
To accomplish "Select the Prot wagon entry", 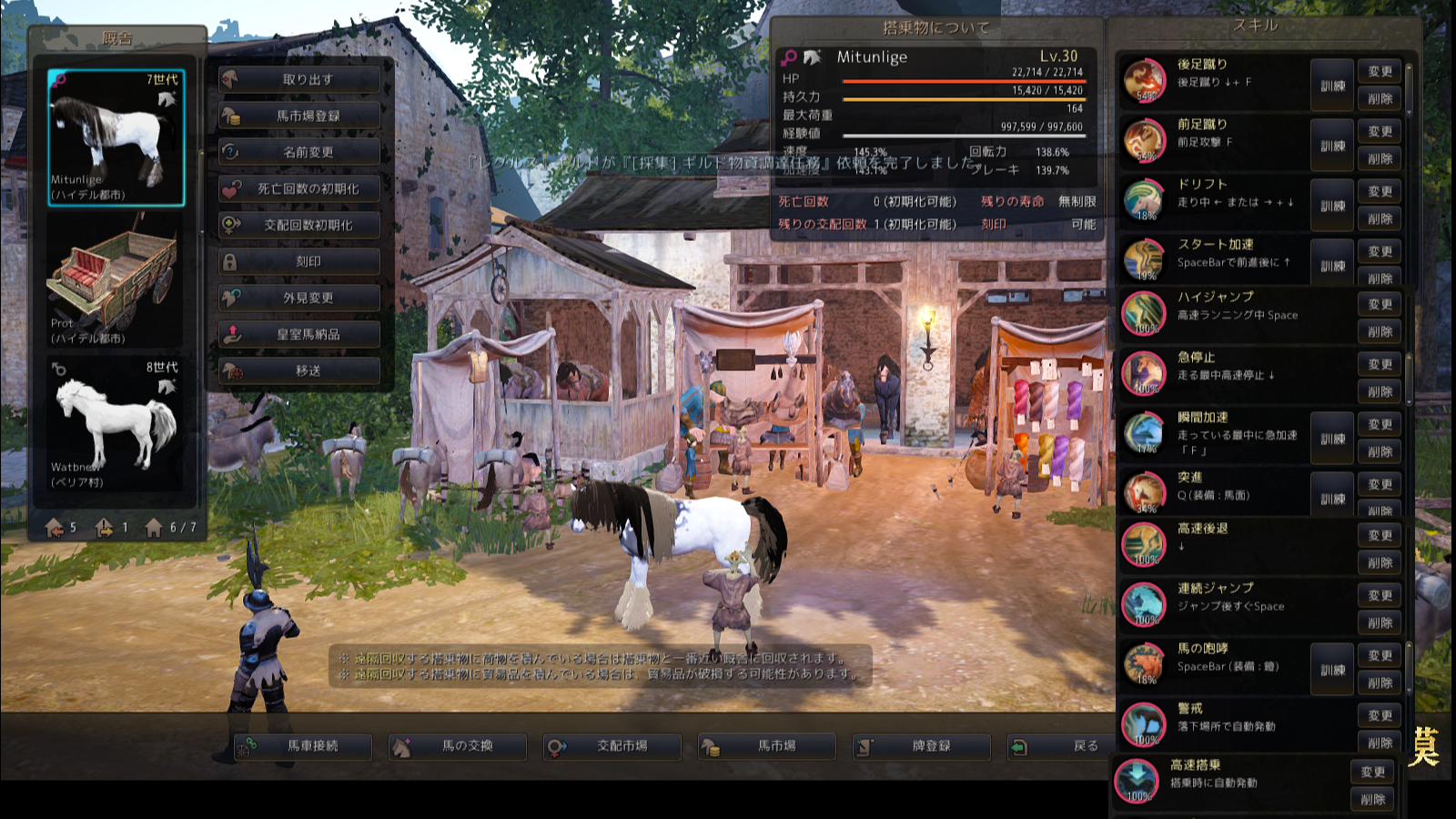I will click(x=116, y=281).
